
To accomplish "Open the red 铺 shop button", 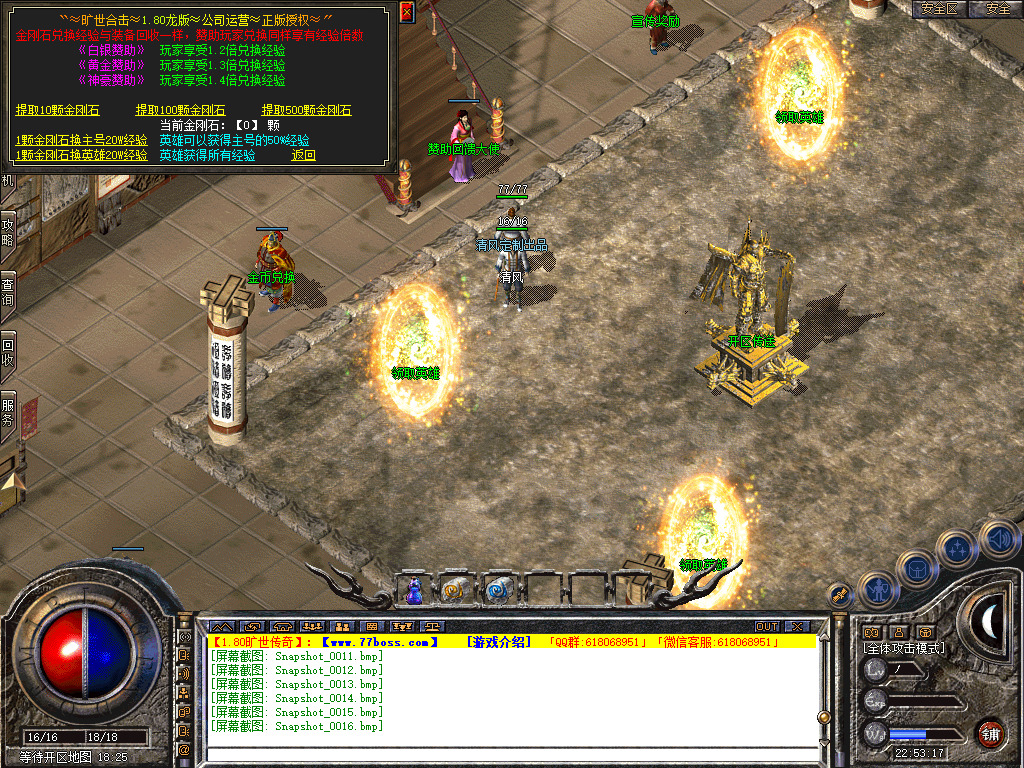I will (x=991, y=733).
